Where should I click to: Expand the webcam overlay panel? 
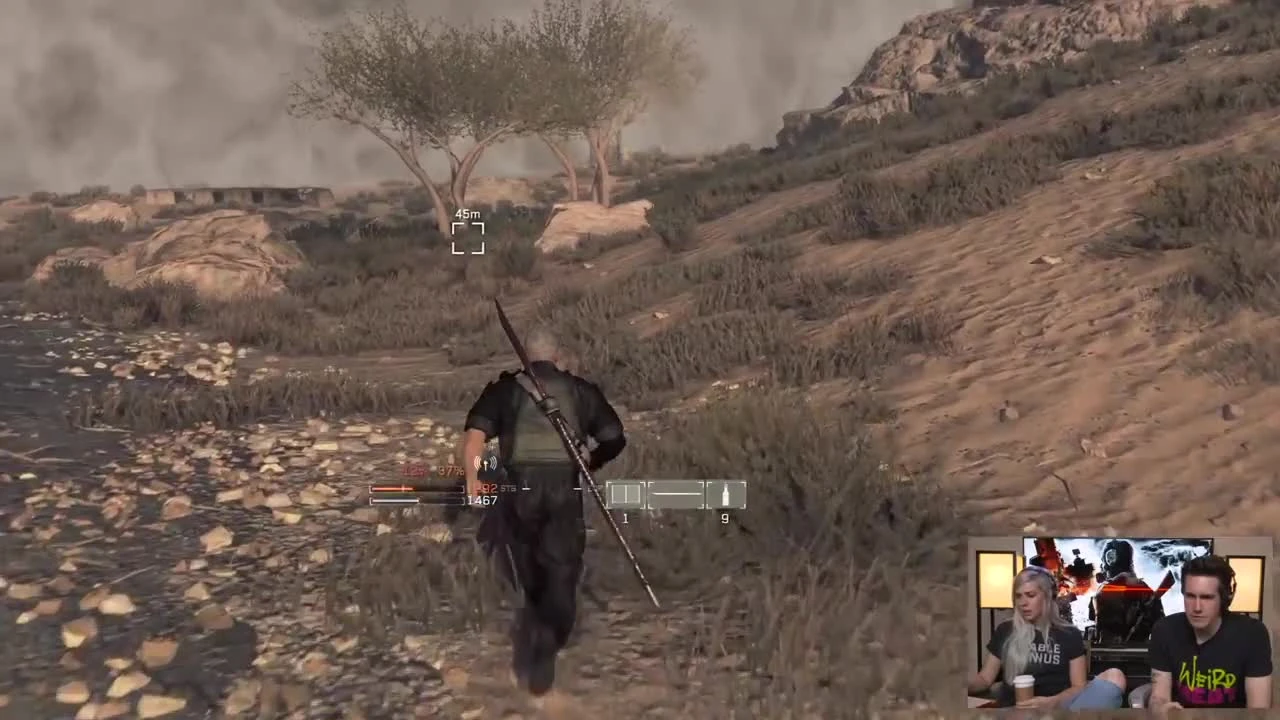coord(1120,625)
